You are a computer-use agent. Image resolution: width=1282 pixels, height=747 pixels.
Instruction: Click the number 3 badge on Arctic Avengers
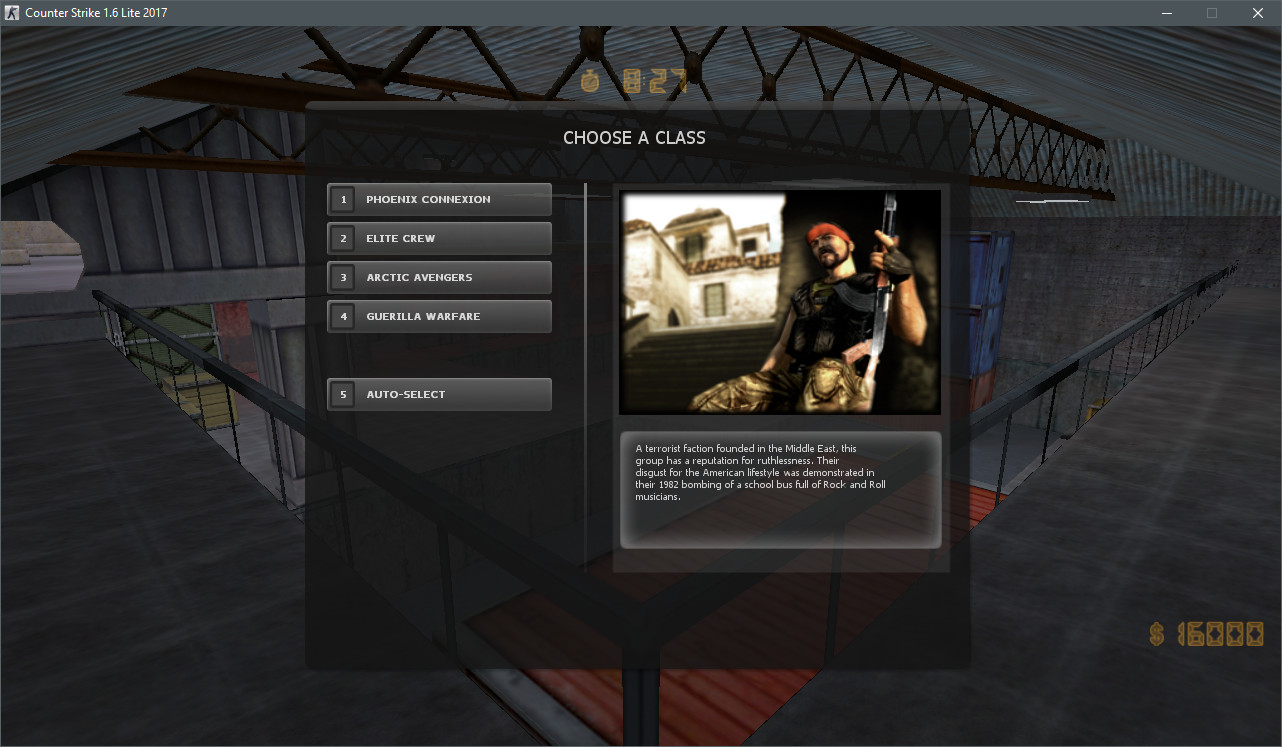[x=343, y=277]
